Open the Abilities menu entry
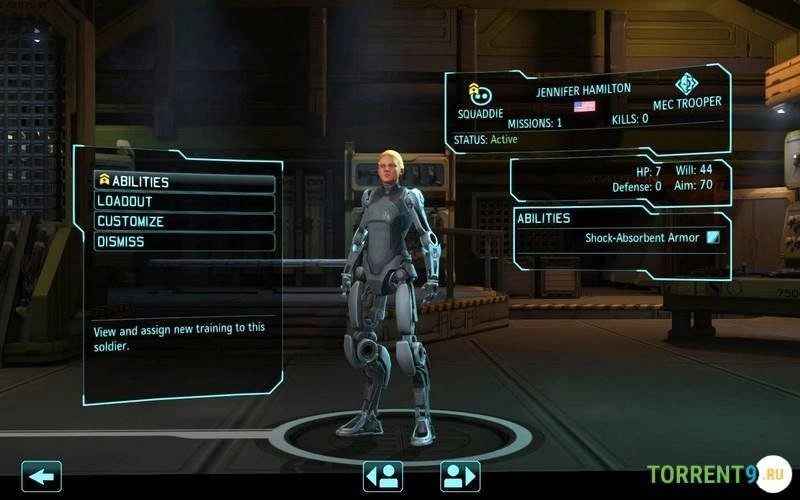This screenshot has height=500, width=800. [184, 182]
